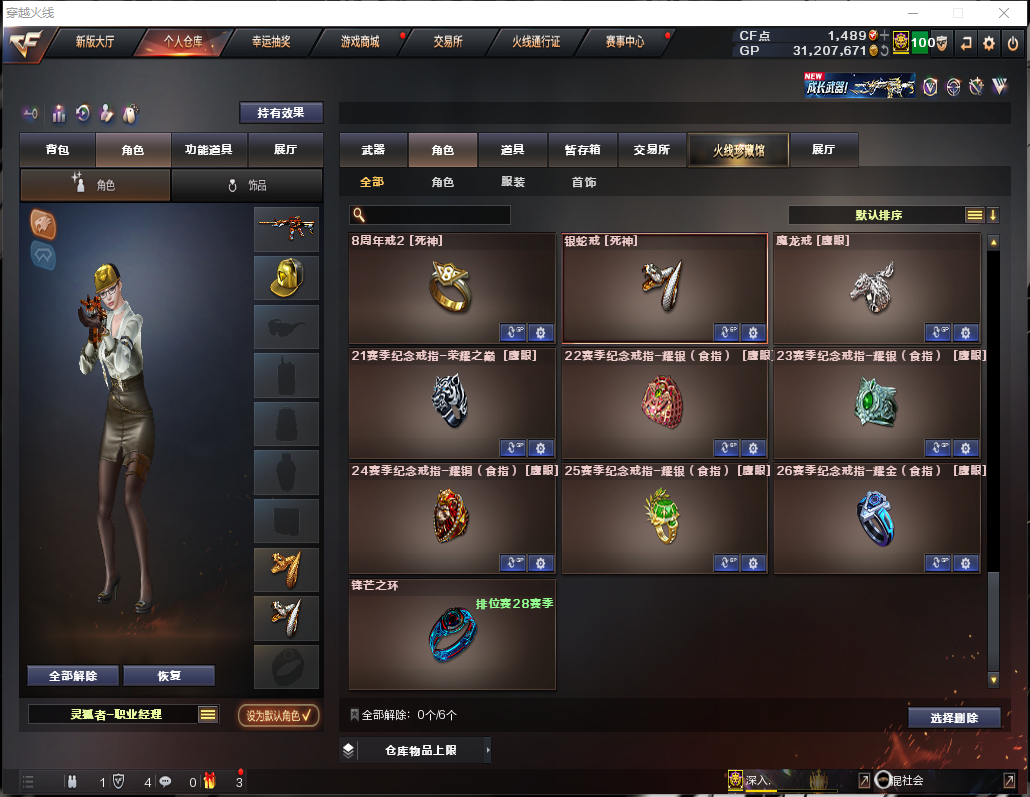The height and width of the screenshot is (797, 1030).
Task: Open the 默认排序 sort dropdown
Action: coord(878,215)
